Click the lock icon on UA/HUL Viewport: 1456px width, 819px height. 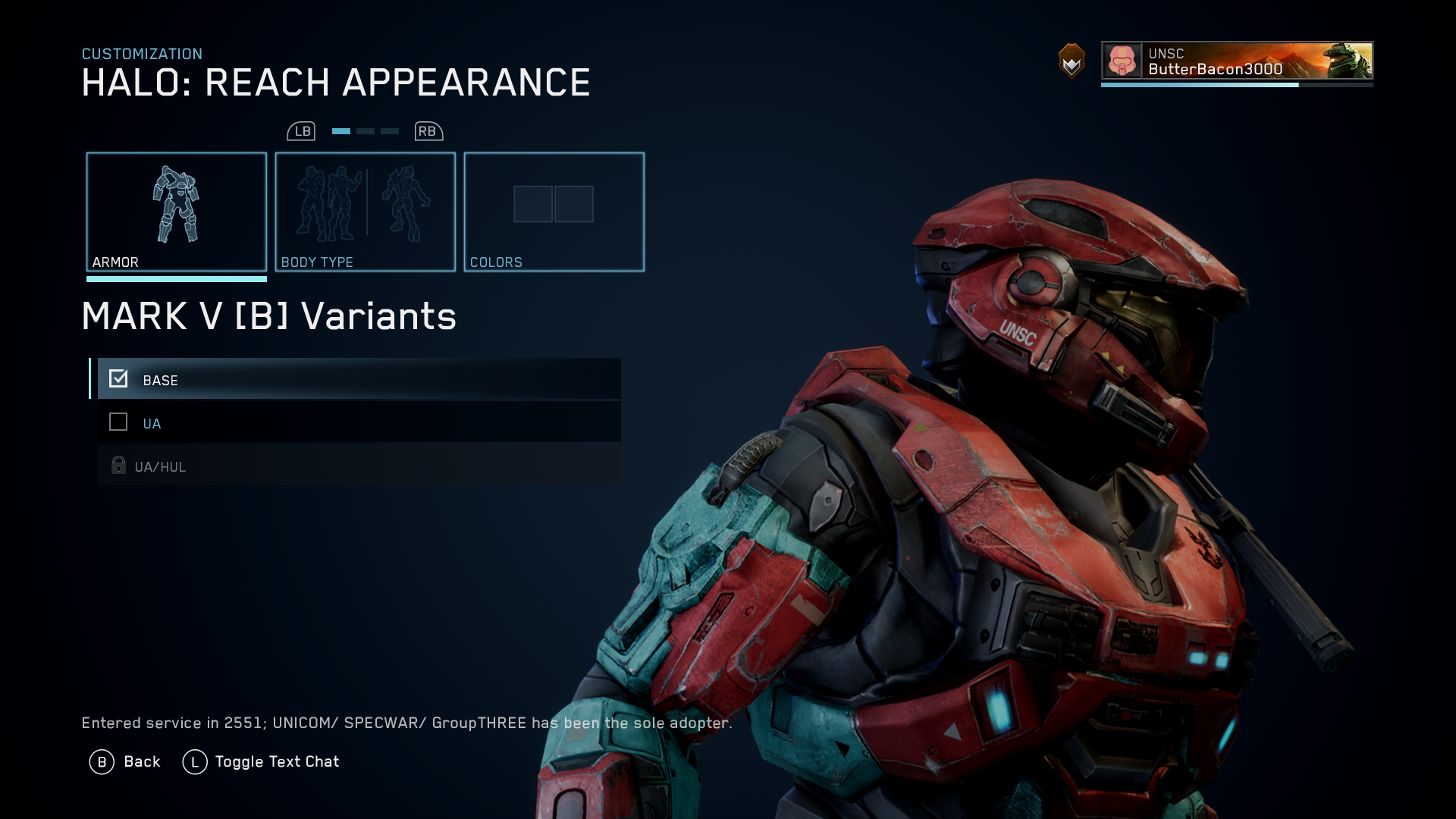click(118, 466)
